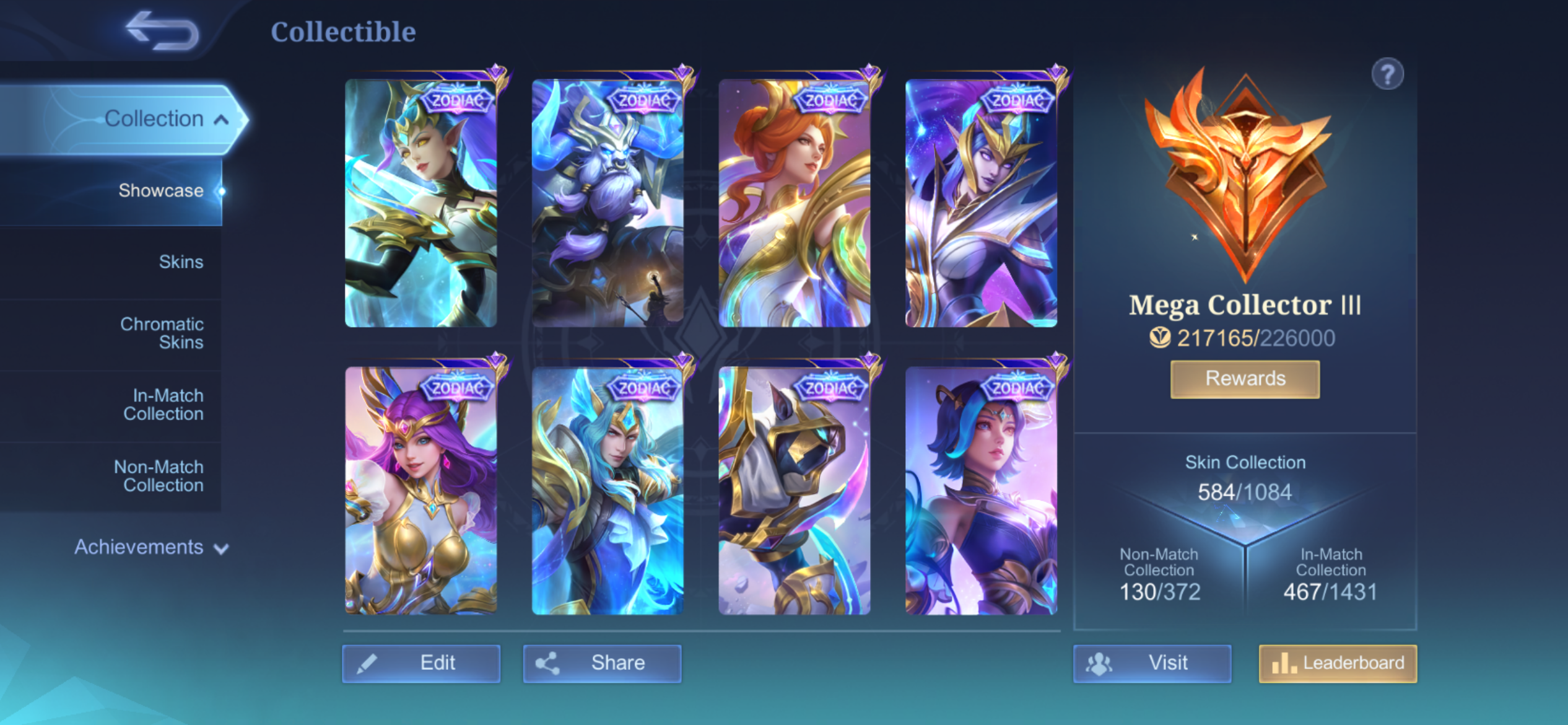Viewport: 1568px width, 725px height.
Task: Select the purple-haired winged-crown Zodiac skin card
Action: tap(421, 491)
